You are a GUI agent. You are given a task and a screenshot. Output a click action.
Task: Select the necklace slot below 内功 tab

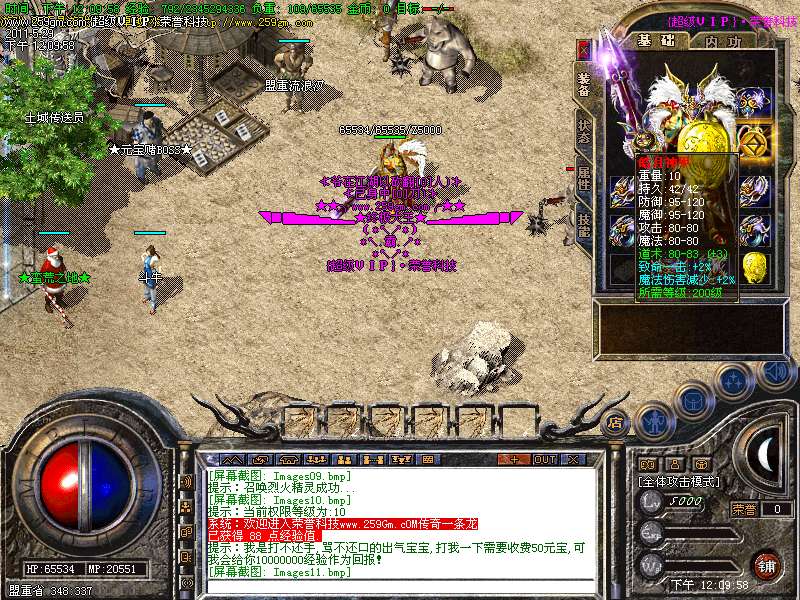755,101
